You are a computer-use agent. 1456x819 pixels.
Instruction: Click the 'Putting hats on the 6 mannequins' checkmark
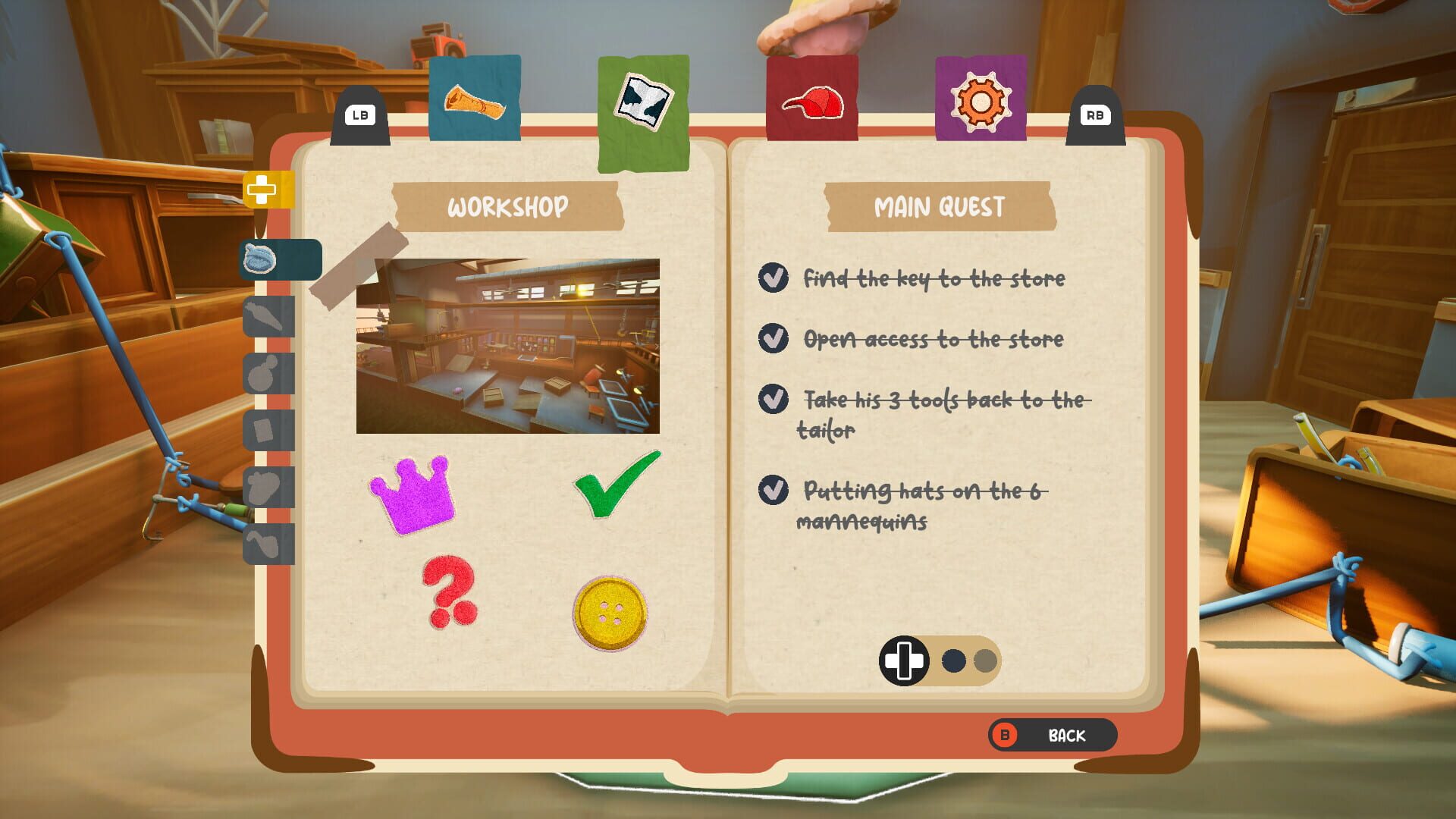tap(772, 491)
